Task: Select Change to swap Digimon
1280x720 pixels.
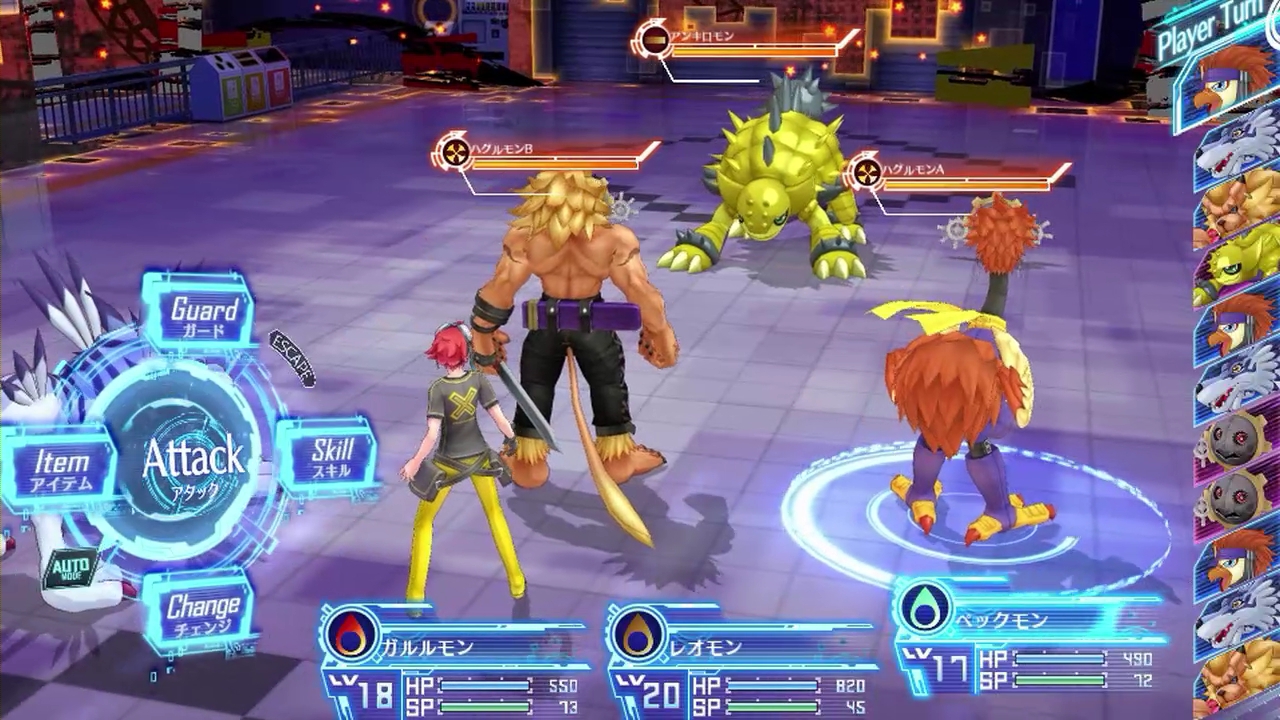Action: tap(202, 610)
